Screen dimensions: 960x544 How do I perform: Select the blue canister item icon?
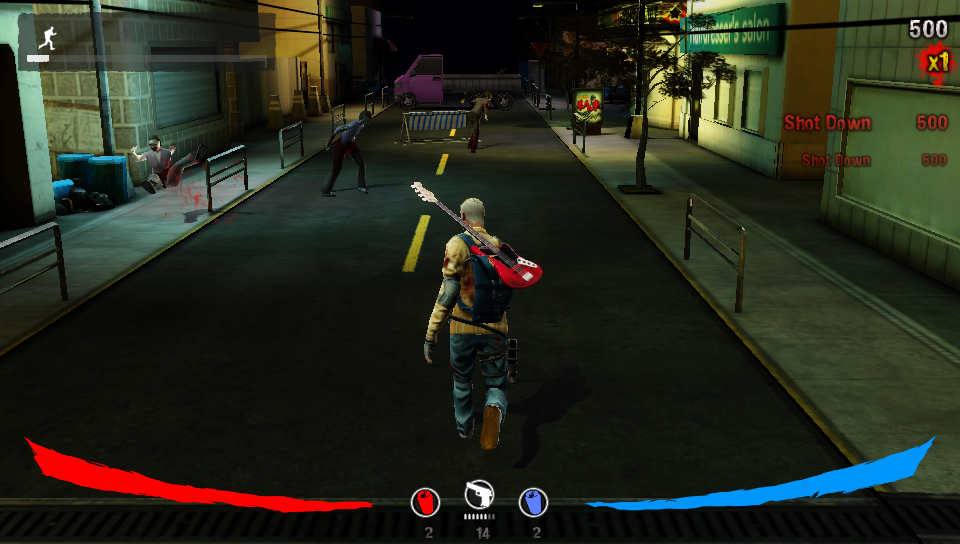click(533, 502)
